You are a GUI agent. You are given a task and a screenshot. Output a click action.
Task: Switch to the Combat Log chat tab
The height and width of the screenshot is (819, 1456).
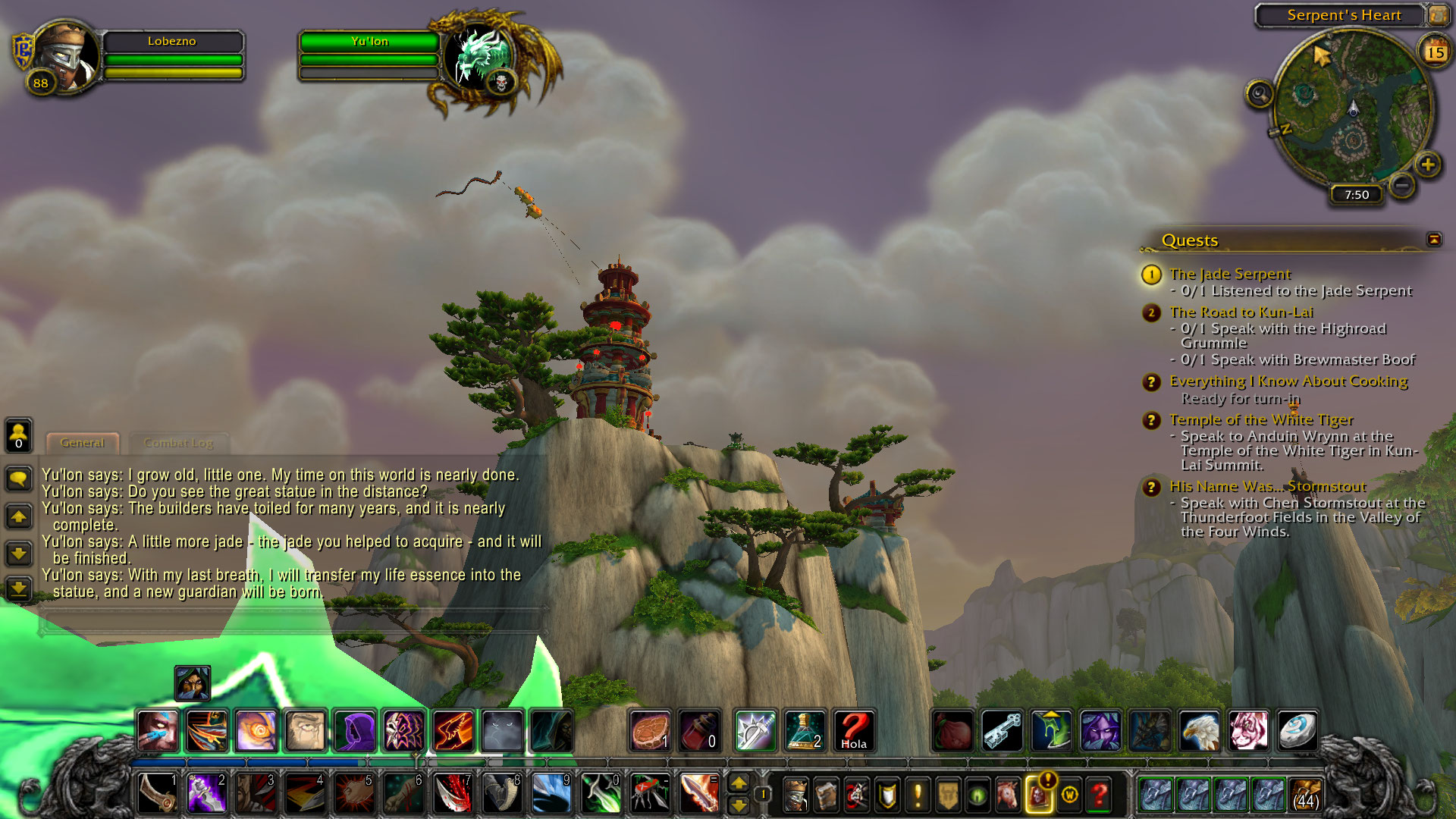[178, 443]
